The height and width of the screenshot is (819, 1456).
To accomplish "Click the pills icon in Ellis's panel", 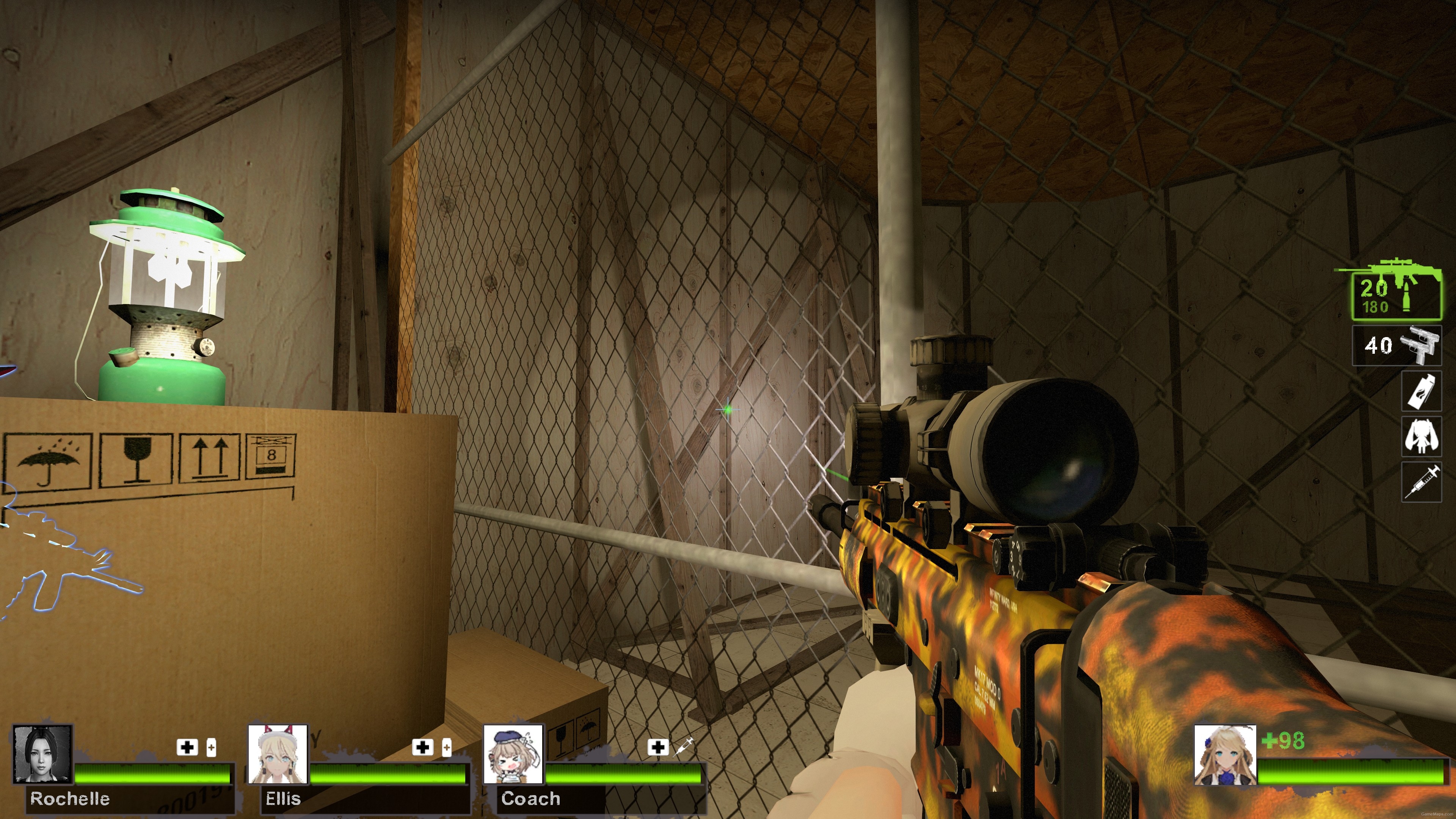I will click(x=448, y=748).
